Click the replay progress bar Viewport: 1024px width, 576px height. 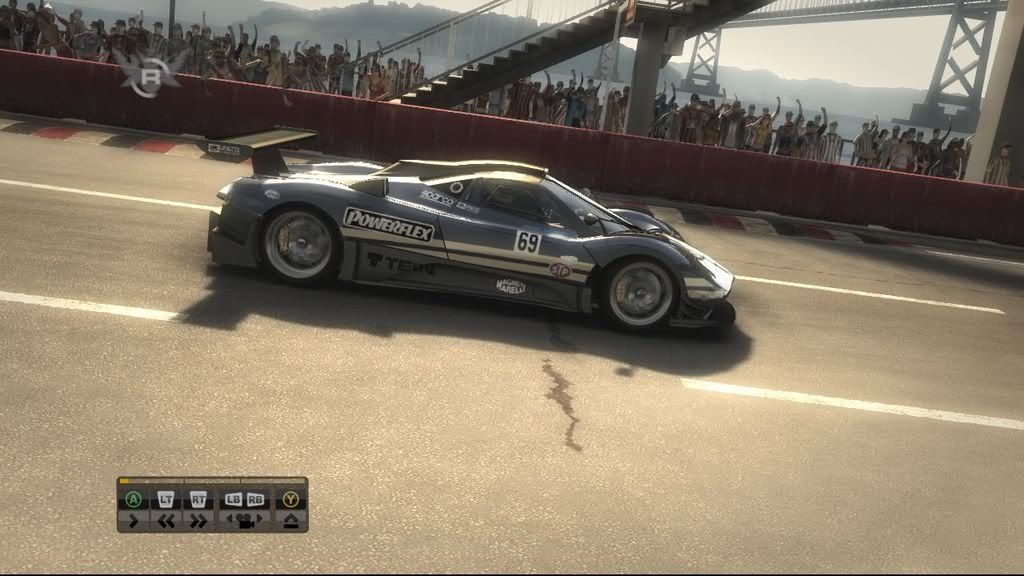coord(212,481)
